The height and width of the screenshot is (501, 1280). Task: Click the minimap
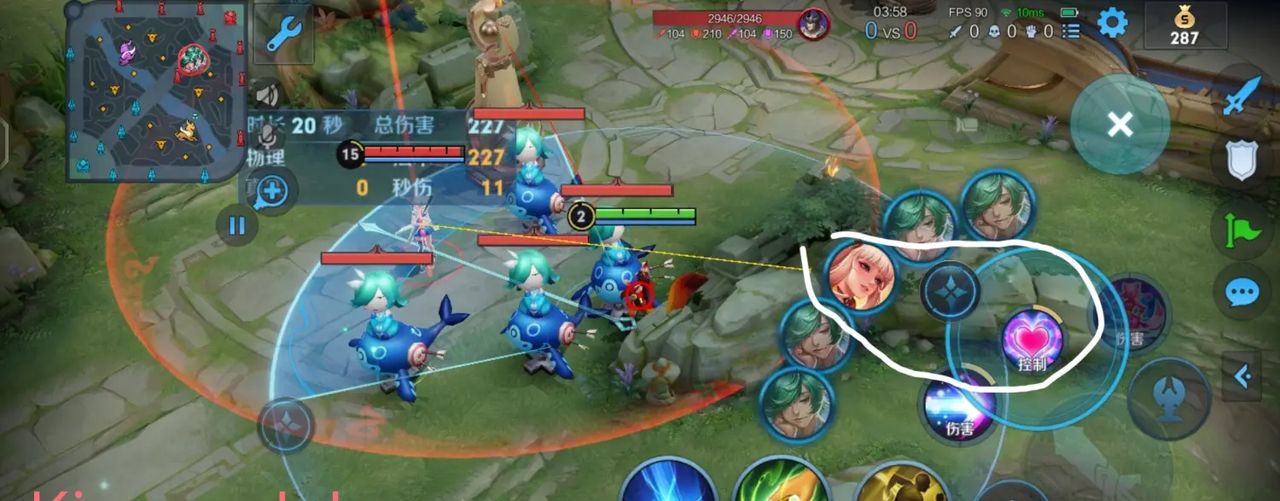[156, 91]
